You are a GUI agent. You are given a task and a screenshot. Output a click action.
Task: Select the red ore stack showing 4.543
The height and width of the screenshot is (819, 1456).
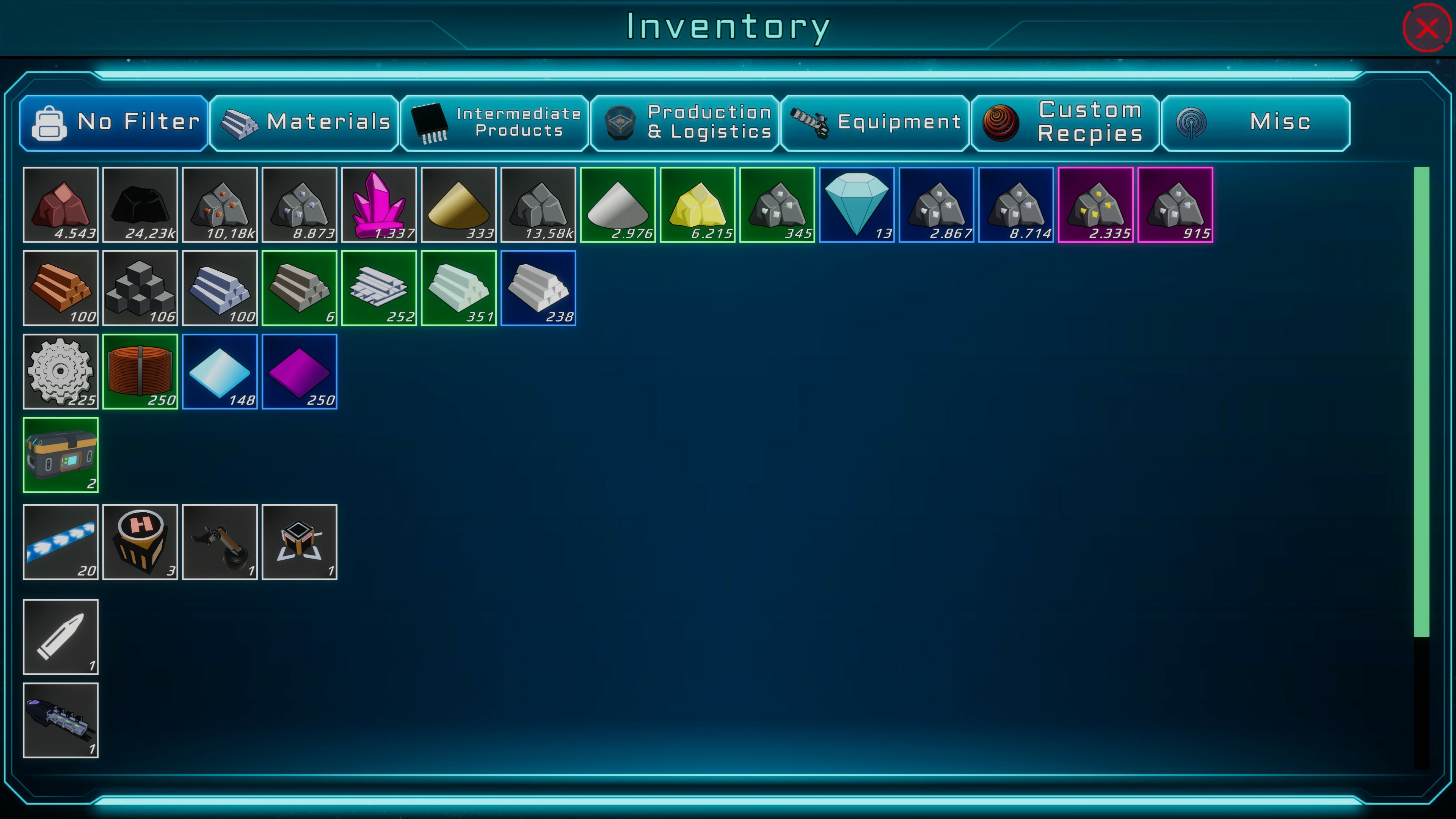(61, 205)
